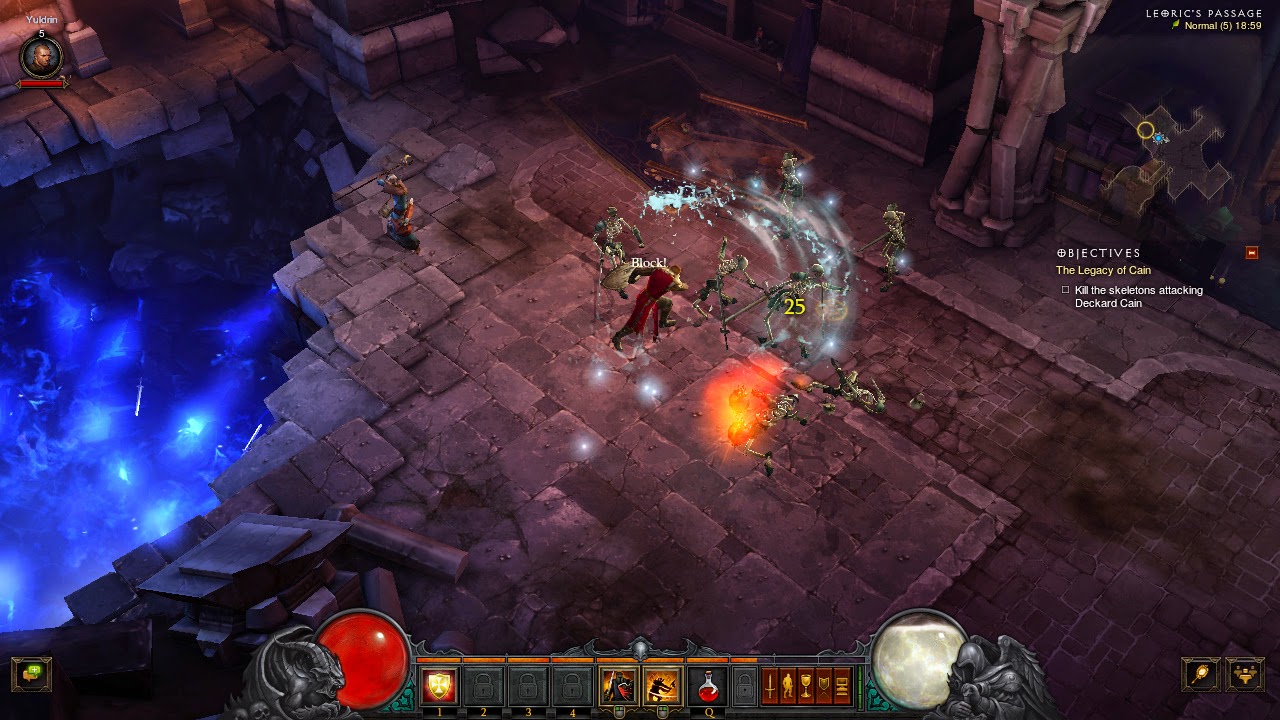Open the goblet icon menu
This screenshot has width=1280, height=720.
807,686
